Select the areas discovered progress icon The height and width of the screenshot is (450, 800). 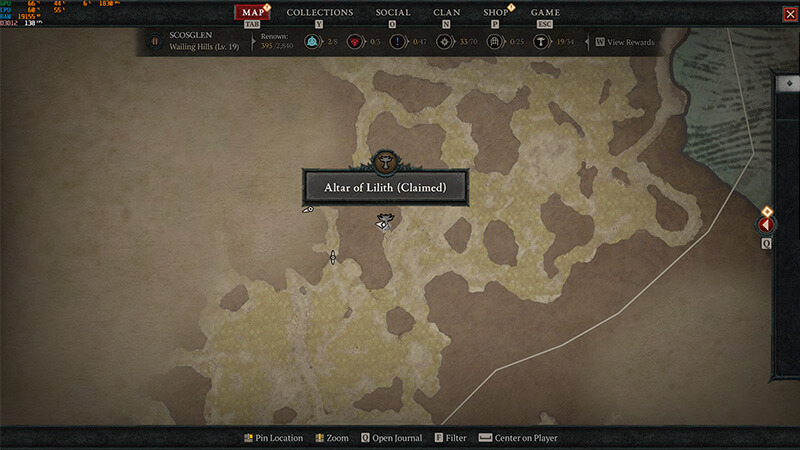click(x=443, y=43)
